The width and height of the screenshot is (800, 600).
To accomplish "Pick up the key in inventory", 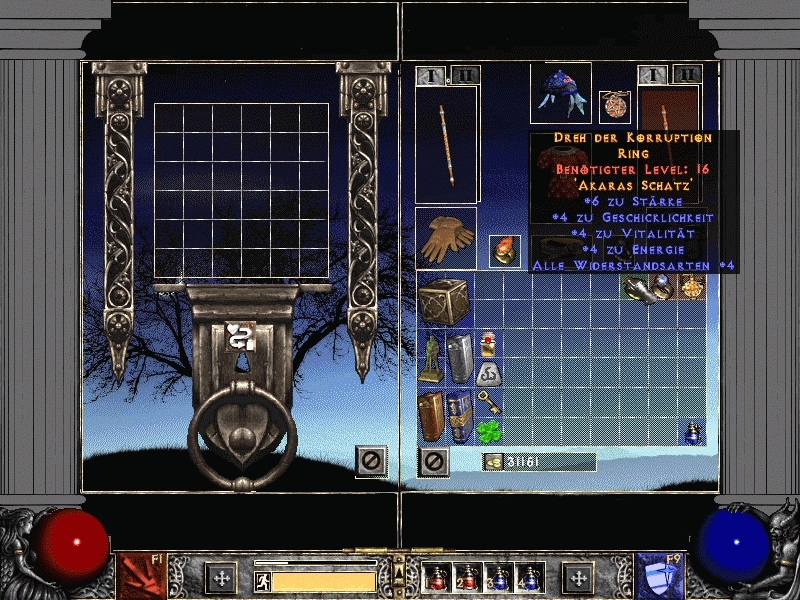I will (x=489, y=402).
